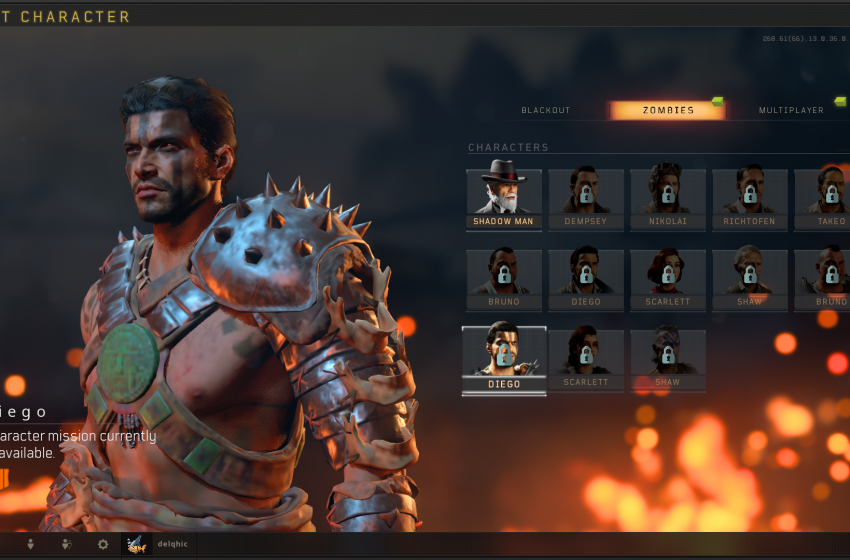Open the delqhic player emblem
The height and width of the screenshot is (560, 850).
(x=135, y=544)
